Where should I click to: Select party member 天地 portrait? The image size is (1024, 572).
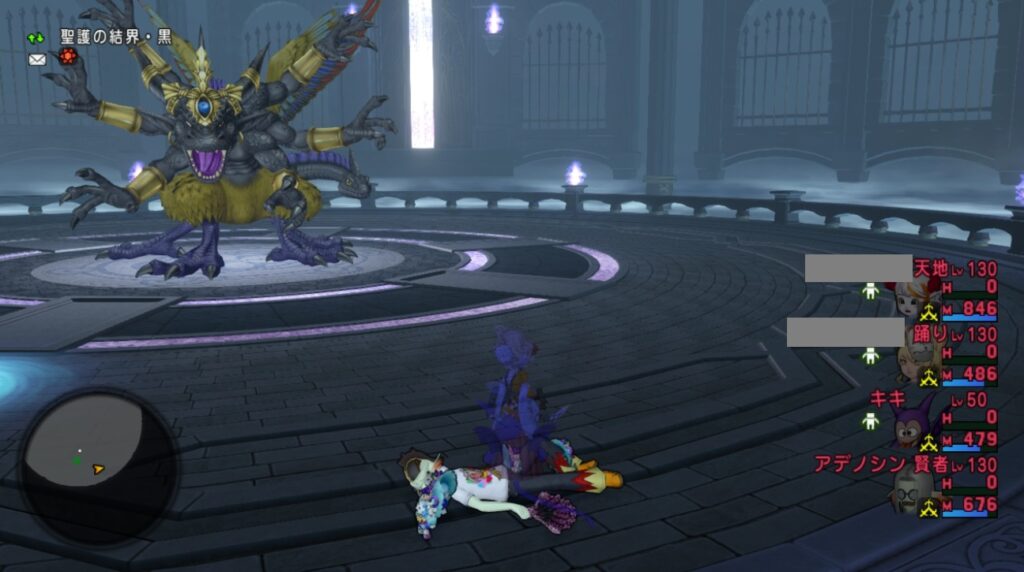(x=912, y=295)
